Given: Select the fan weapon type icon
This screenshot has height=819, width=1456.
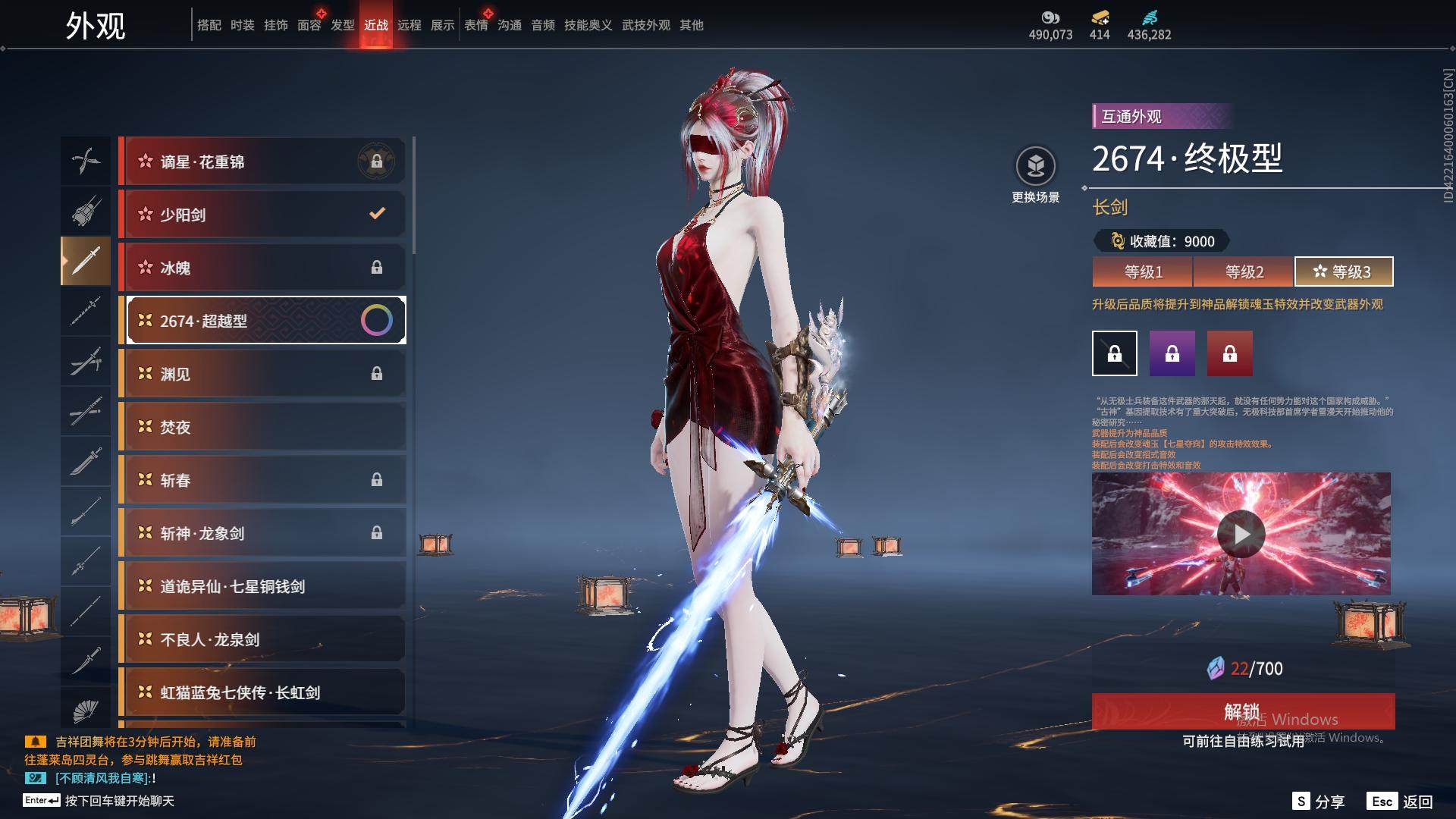Looking at the screenshot, I should coord(86,711).
